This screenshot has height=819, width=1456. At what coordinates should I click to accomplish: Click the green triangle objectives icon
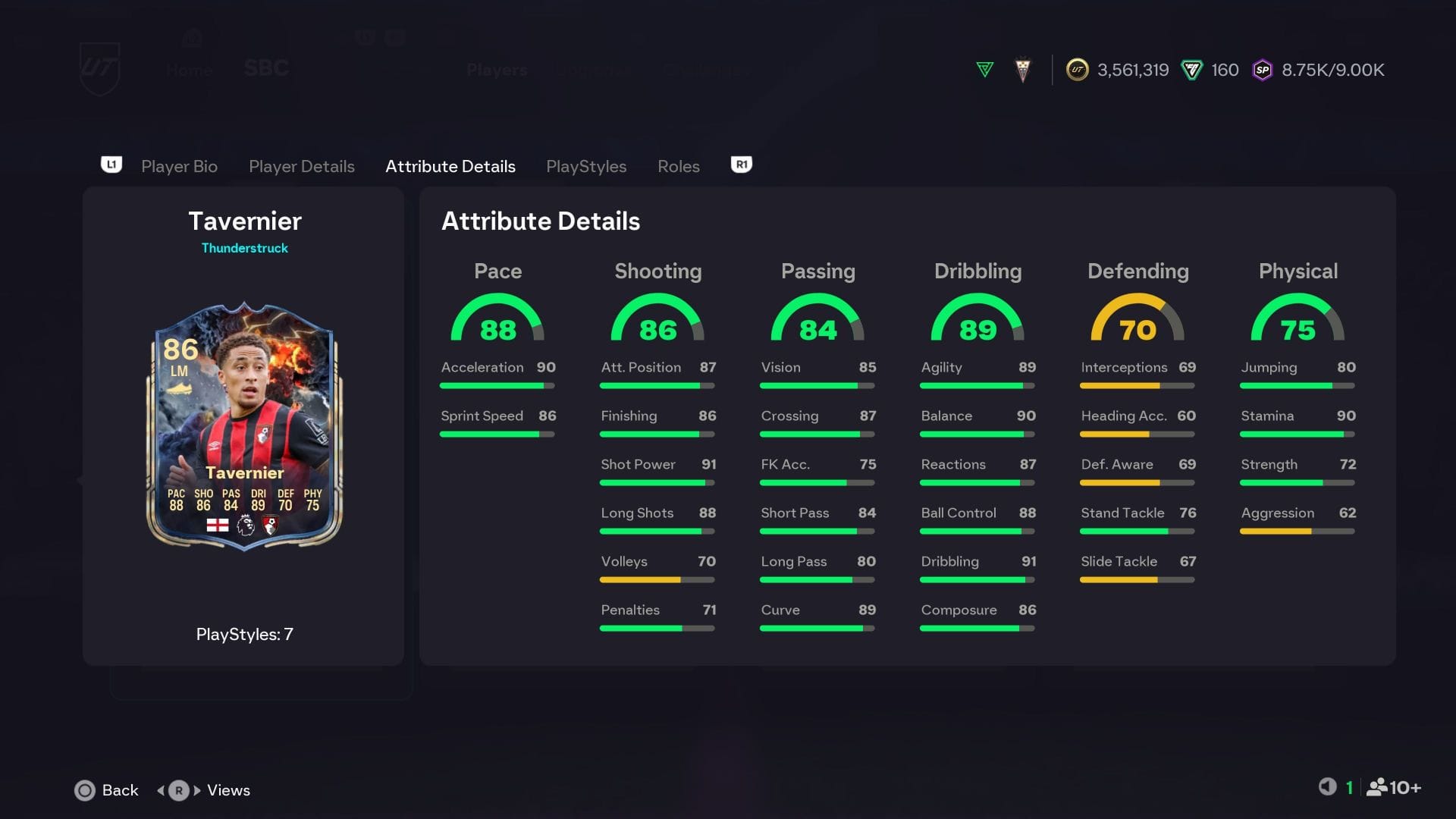(984, 68)
